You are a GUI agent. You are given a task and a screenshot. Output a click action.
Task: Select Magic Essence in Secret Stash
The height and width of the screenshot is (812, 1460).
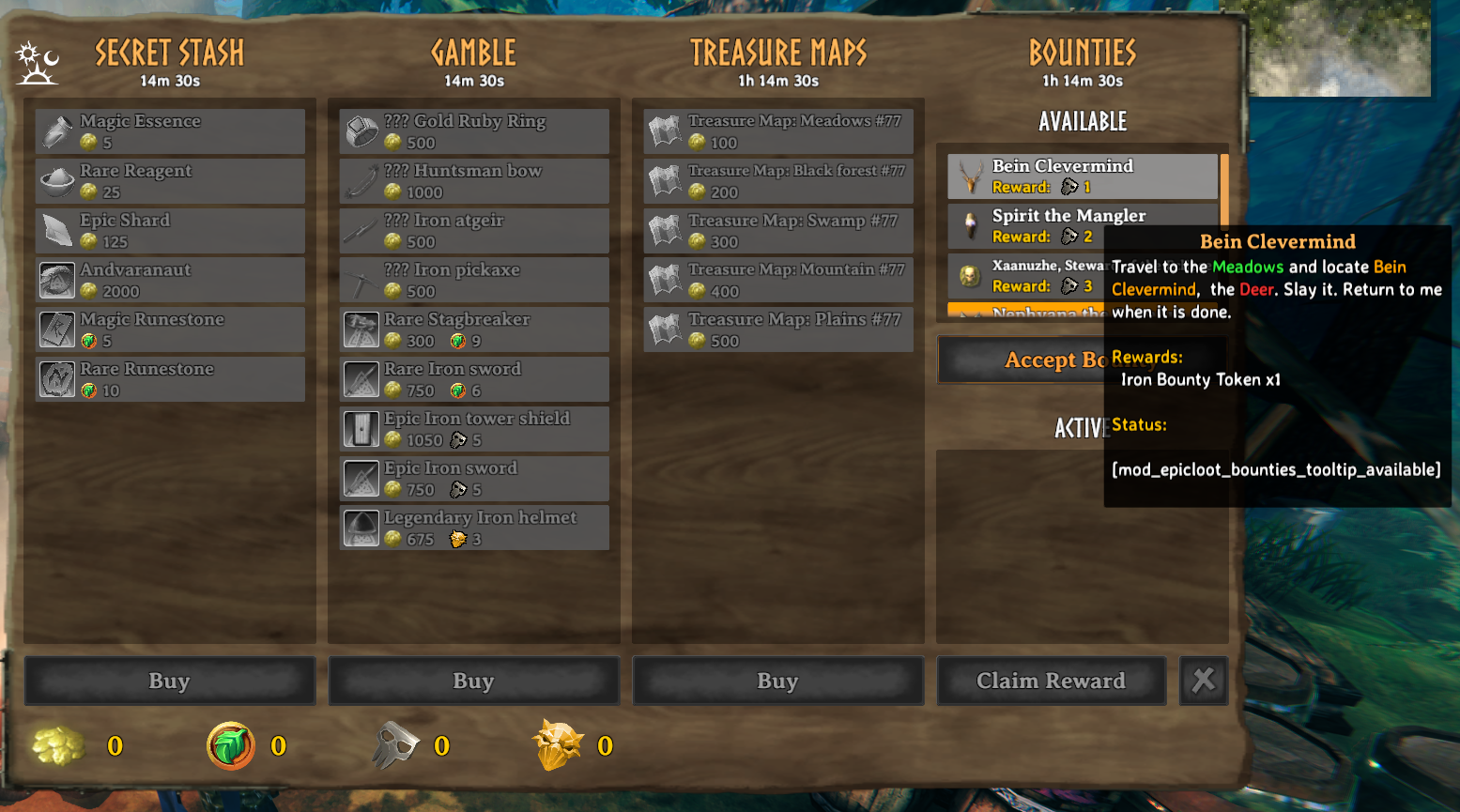(x=170, y=131)
